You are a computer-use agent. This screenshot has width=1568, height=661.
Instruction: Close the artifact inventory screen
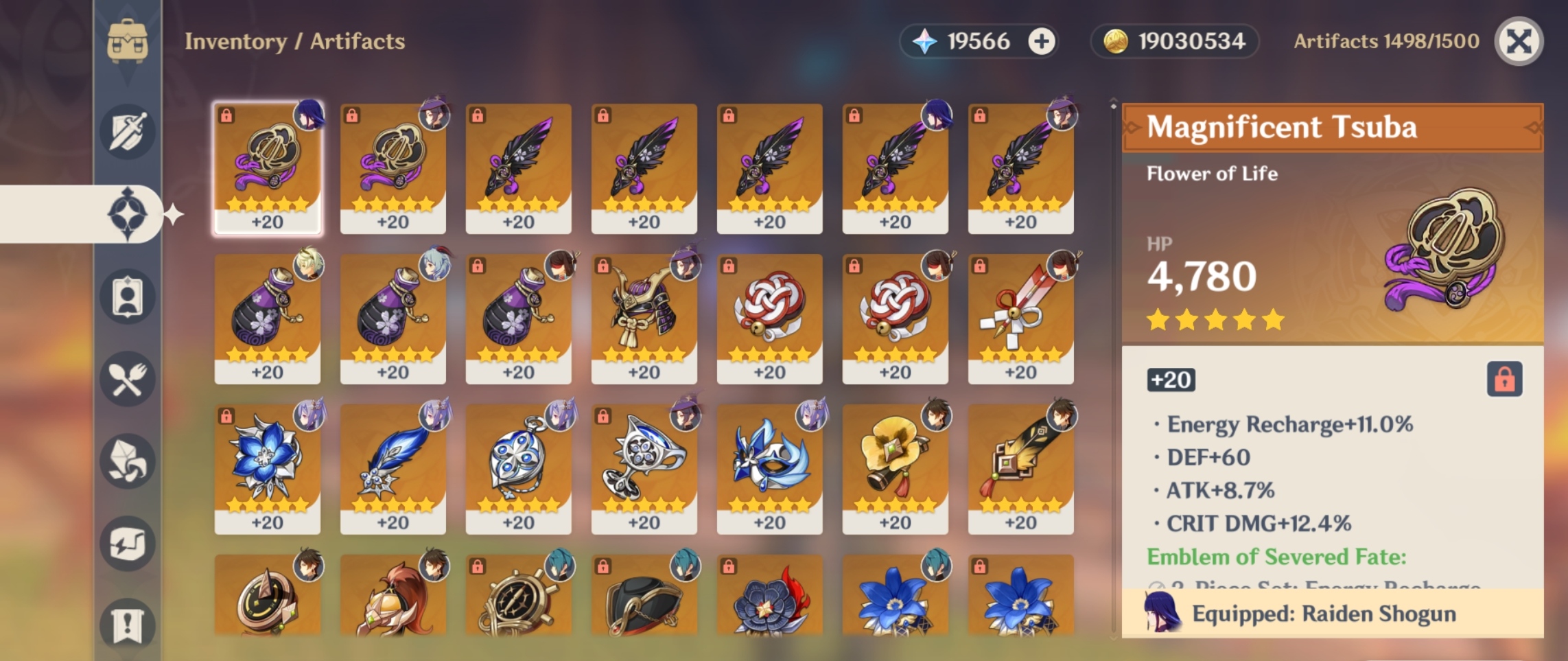point(1519,42)
